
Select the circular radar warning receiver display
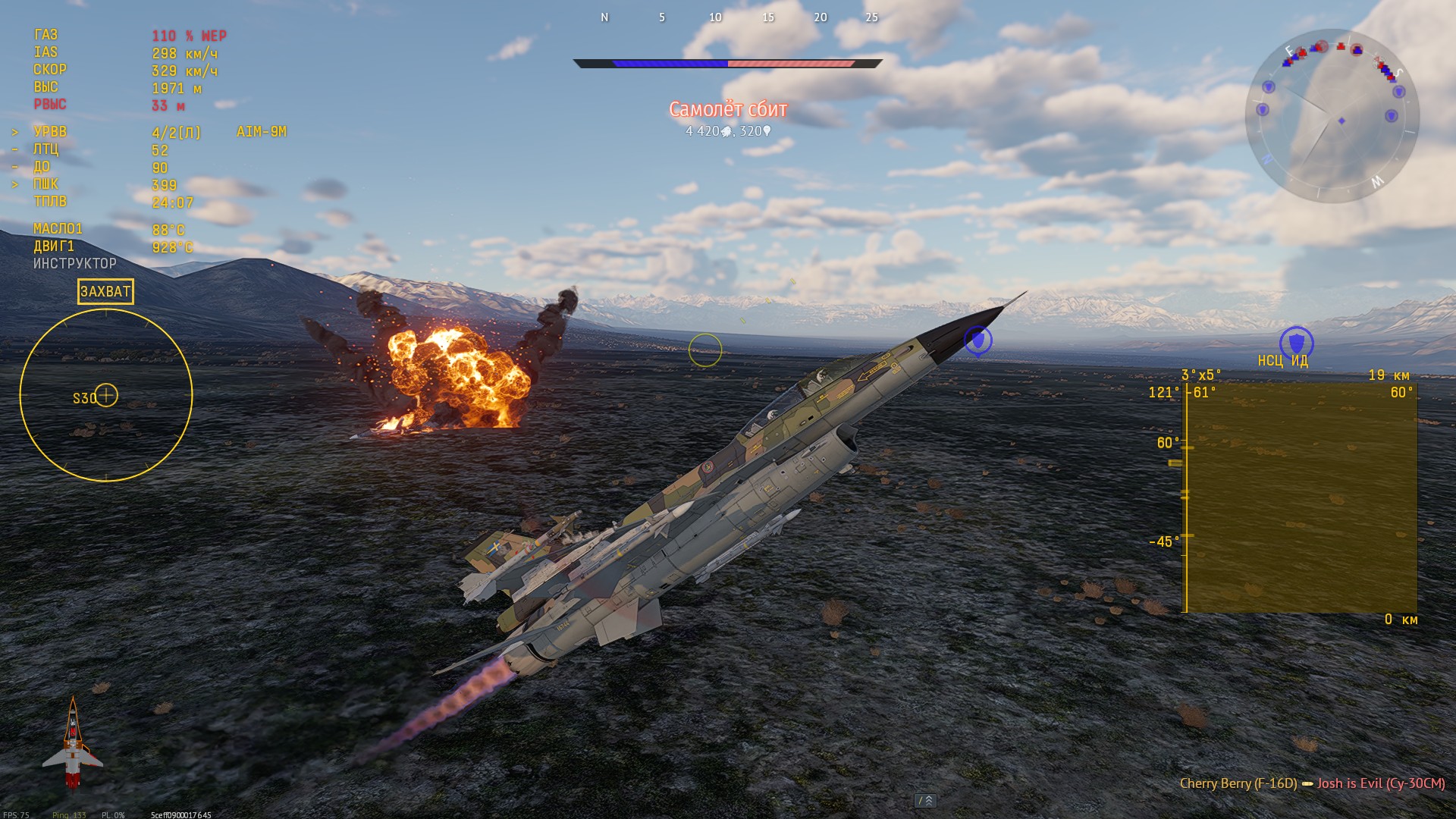click(x=106, y=395)
